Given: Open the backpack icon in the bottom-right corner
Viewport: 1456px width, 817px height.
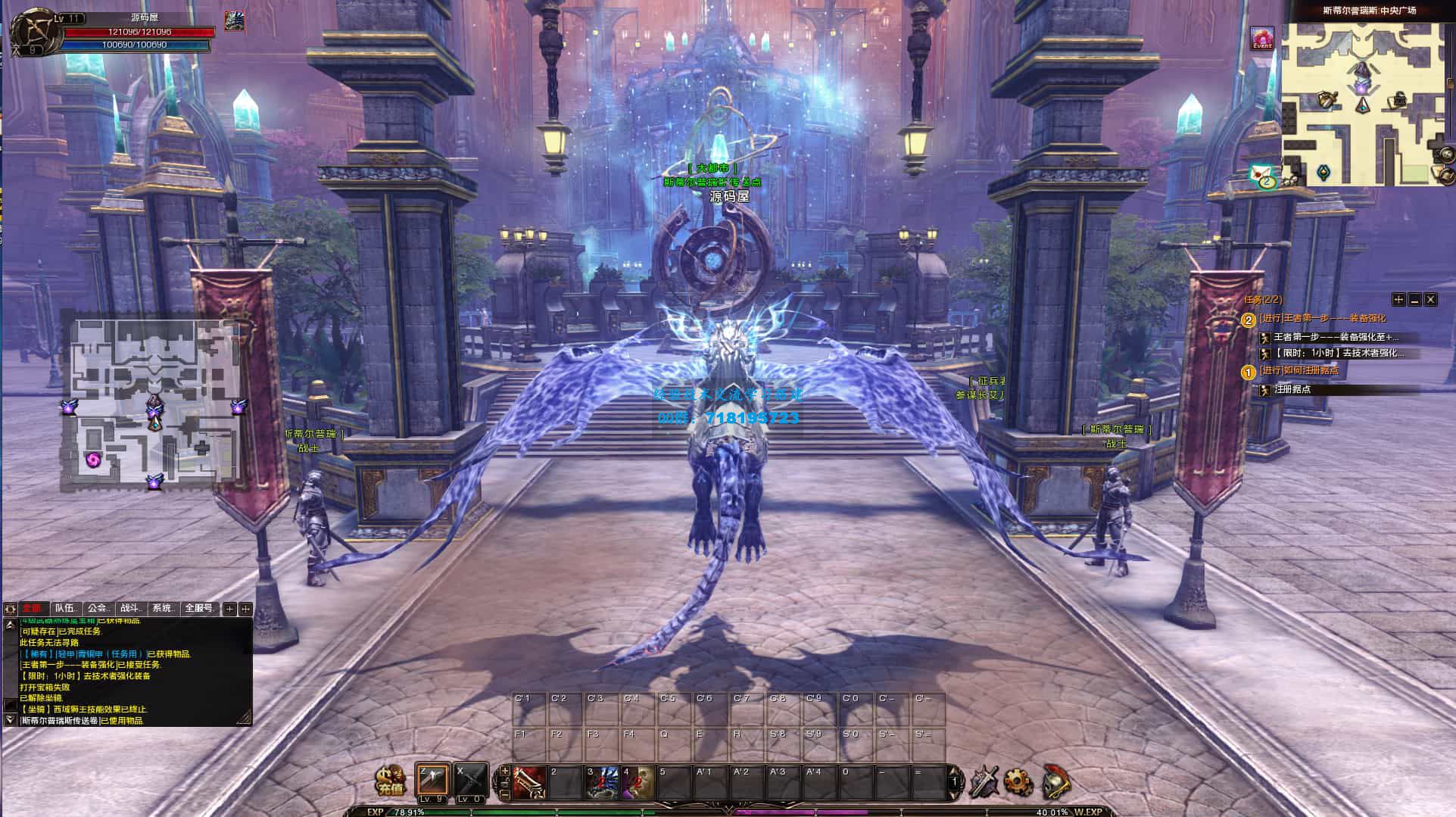Looking at the screenshot, I should [x=1057, y=782].
